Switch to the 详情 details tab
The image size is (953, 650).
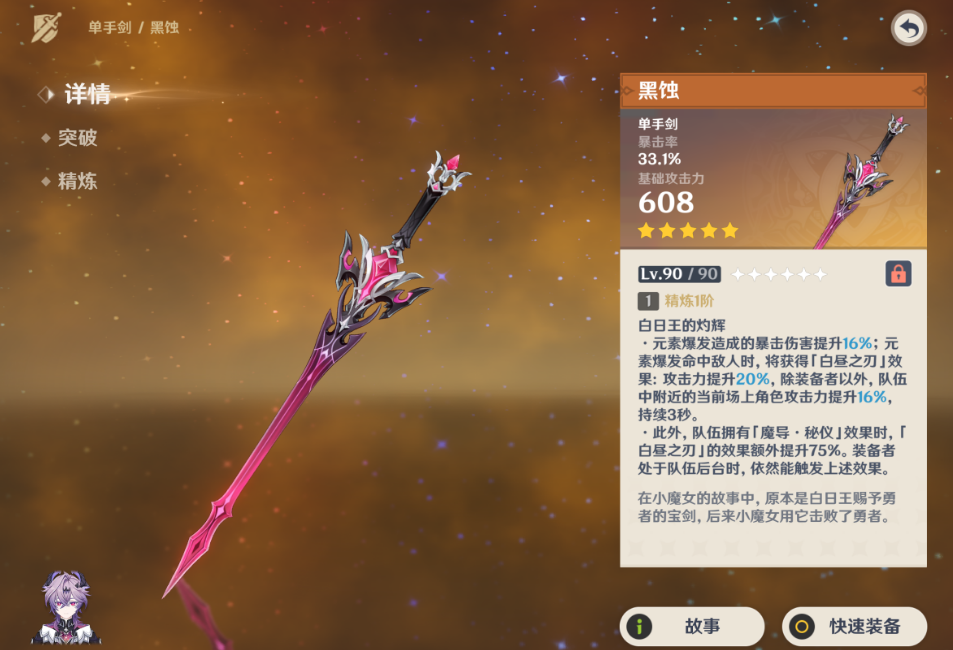point(86,95)
